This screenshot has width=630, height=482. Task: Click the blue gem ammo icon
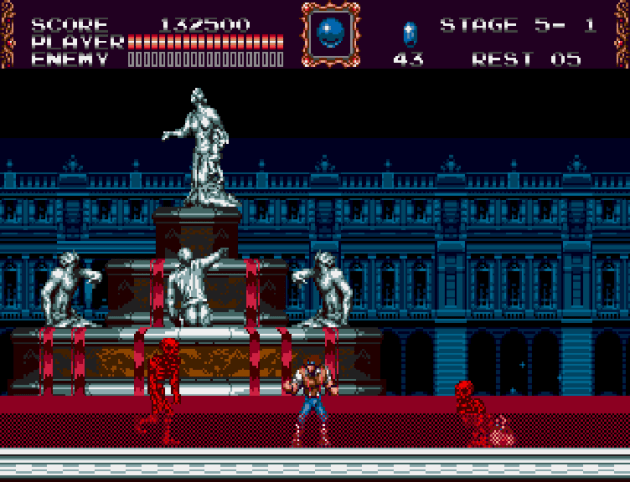[408, 34]
